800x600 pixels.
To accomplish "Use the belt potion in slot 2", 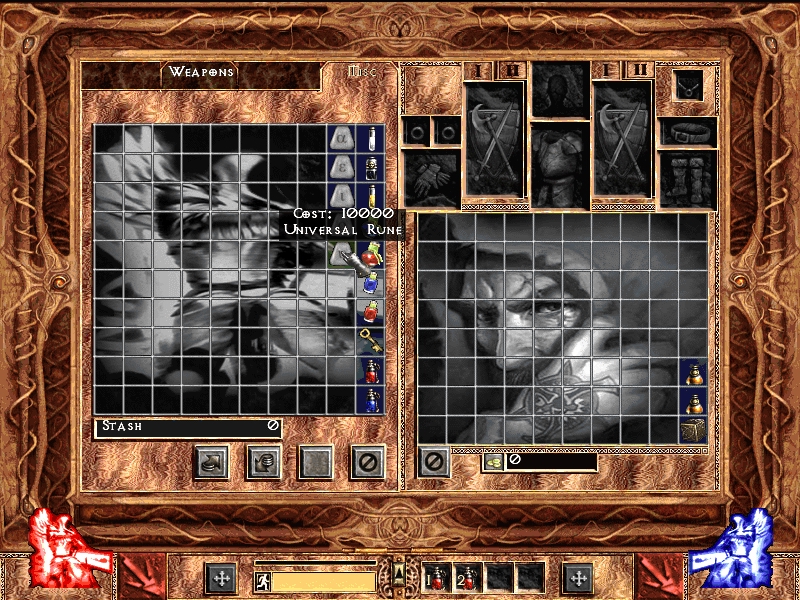I will (469, 577).
